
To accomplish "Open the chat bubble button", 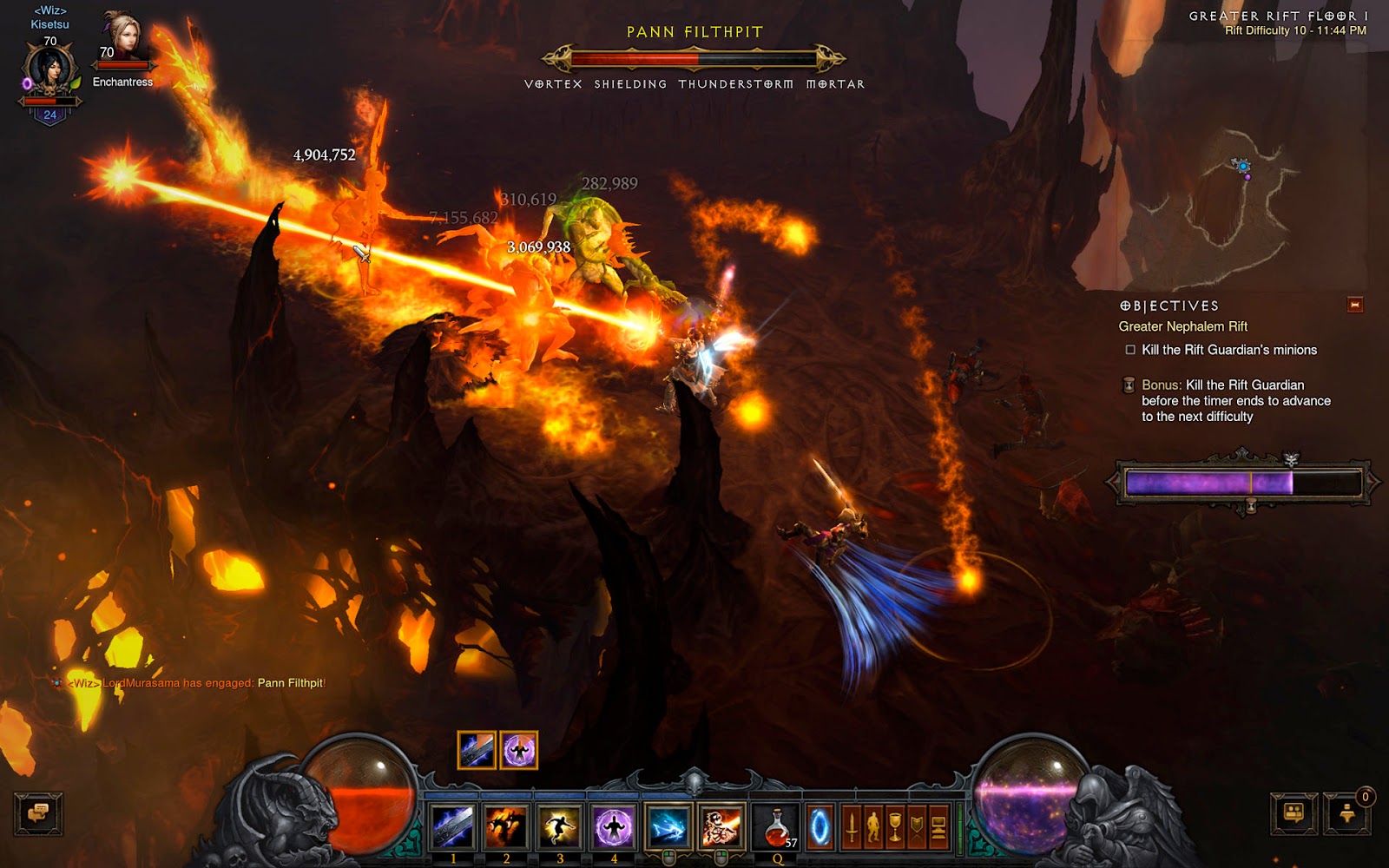I will pyautogui.click(x=38, y=813).
